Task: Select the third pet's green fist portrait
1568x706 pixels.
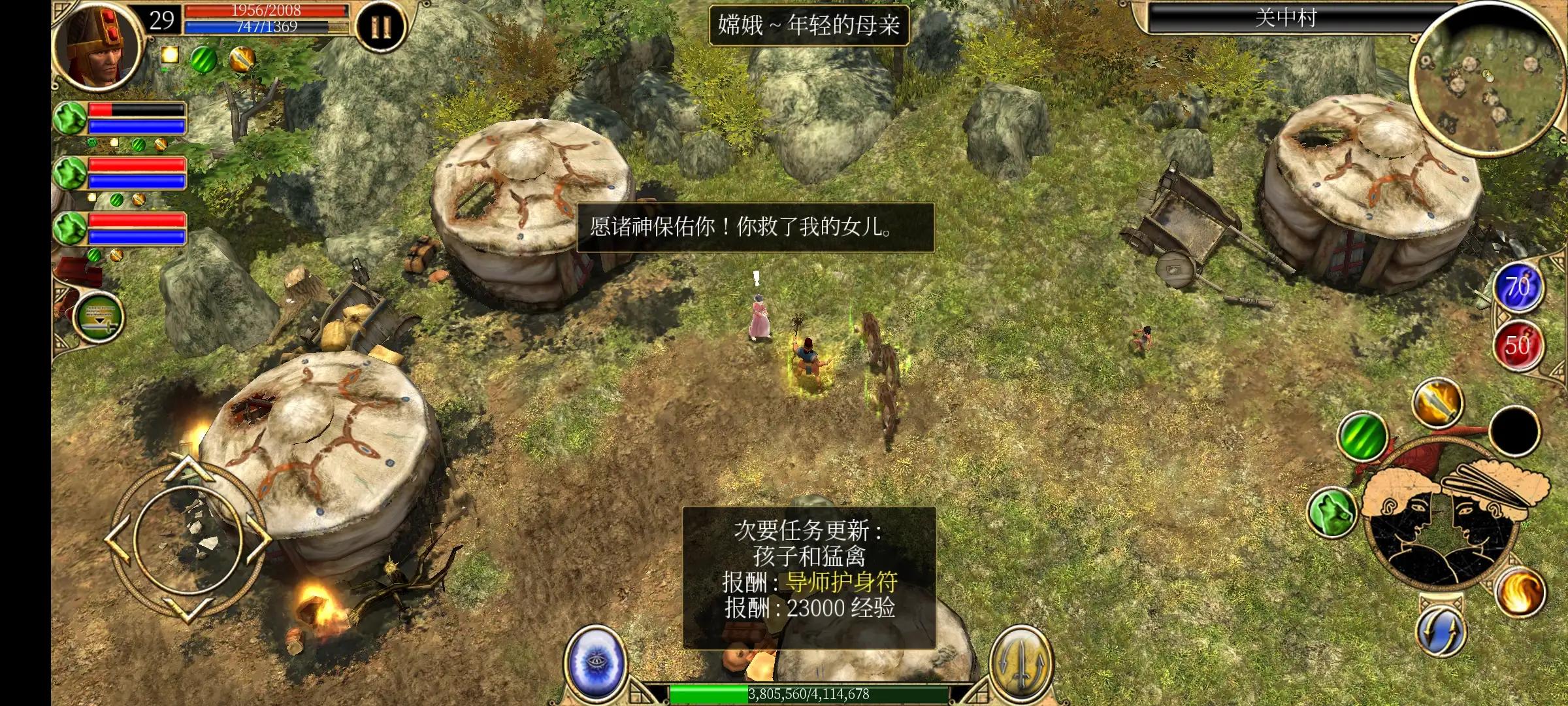Action: (x=69, y=229)
